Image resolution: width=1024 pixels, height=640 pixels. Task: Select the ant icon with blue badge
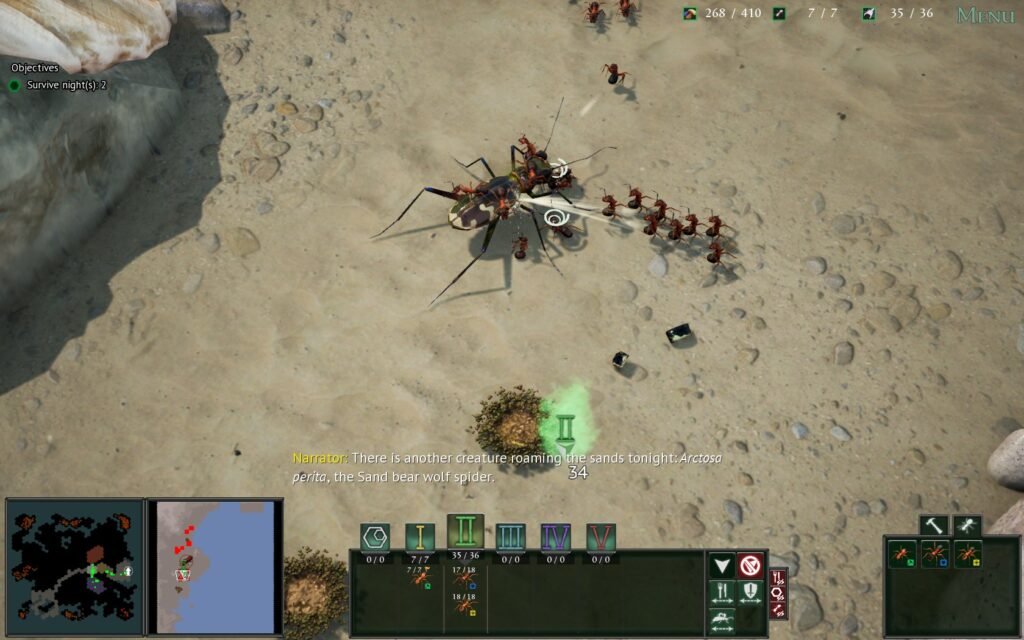pos(935,553)
